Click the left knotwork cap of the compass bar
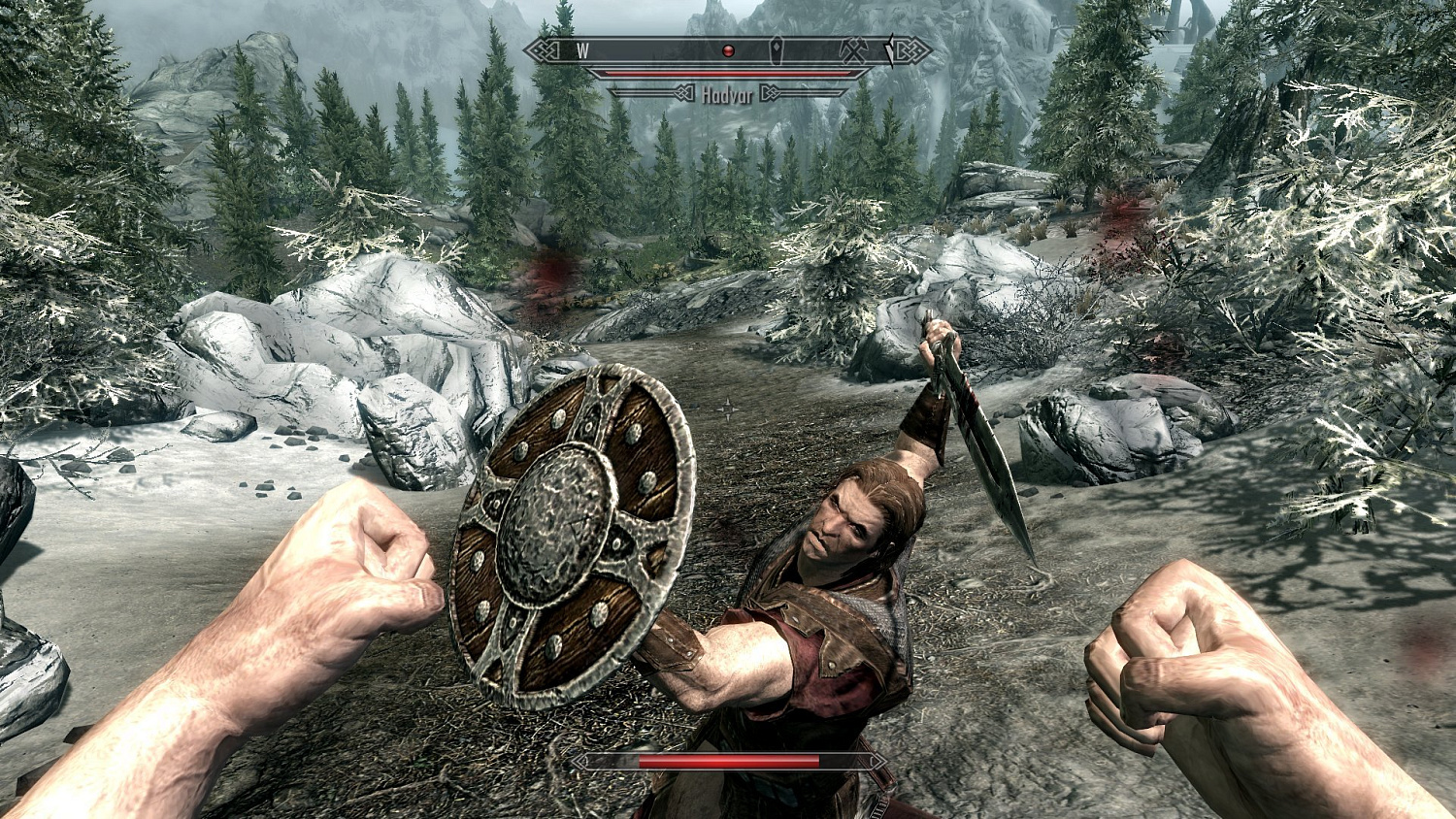 click(x=544, y=49)
